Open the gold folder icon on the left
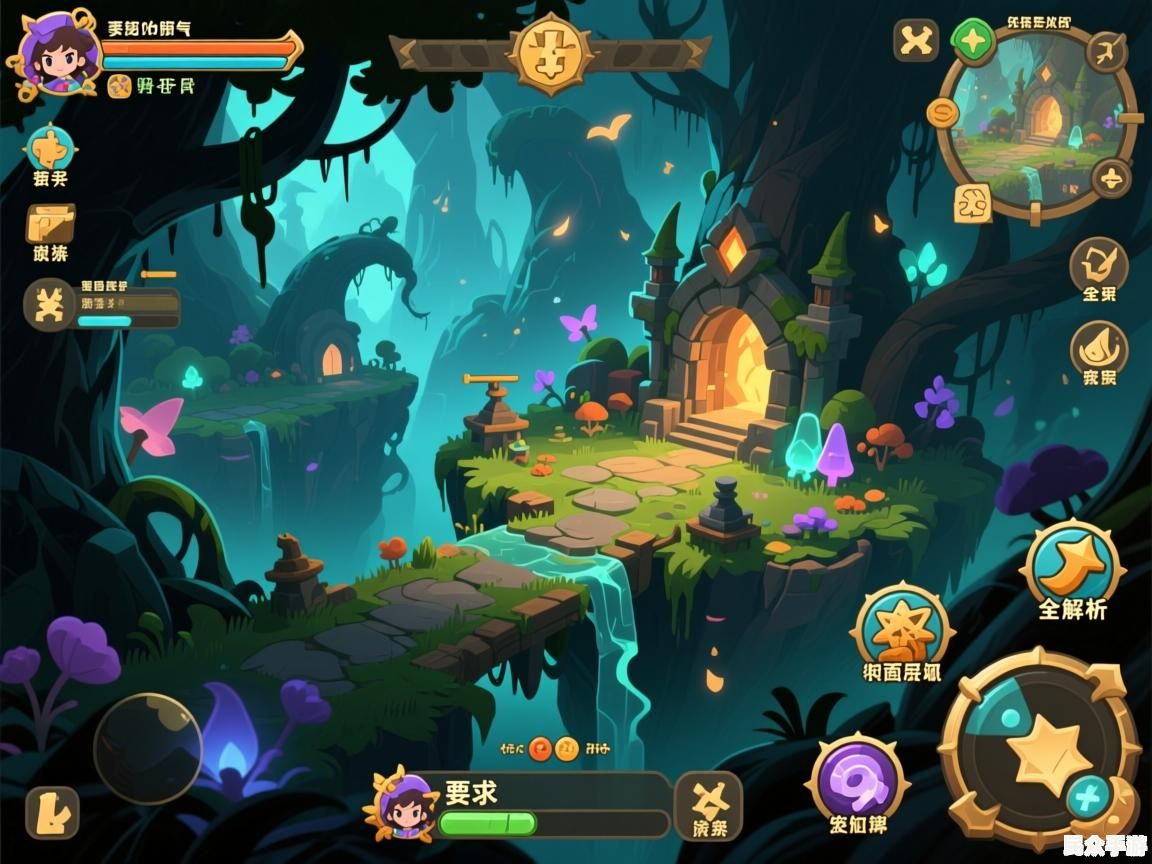 click(50, 223)
